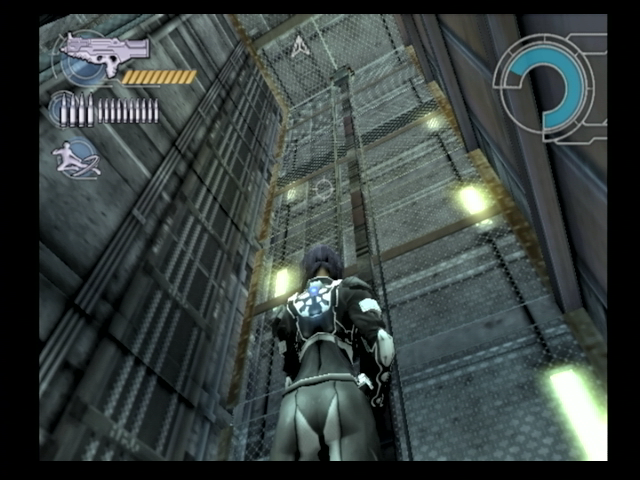640x480 pixels.
Task: Click the triangular objective marker
Action: coord(299,45)
